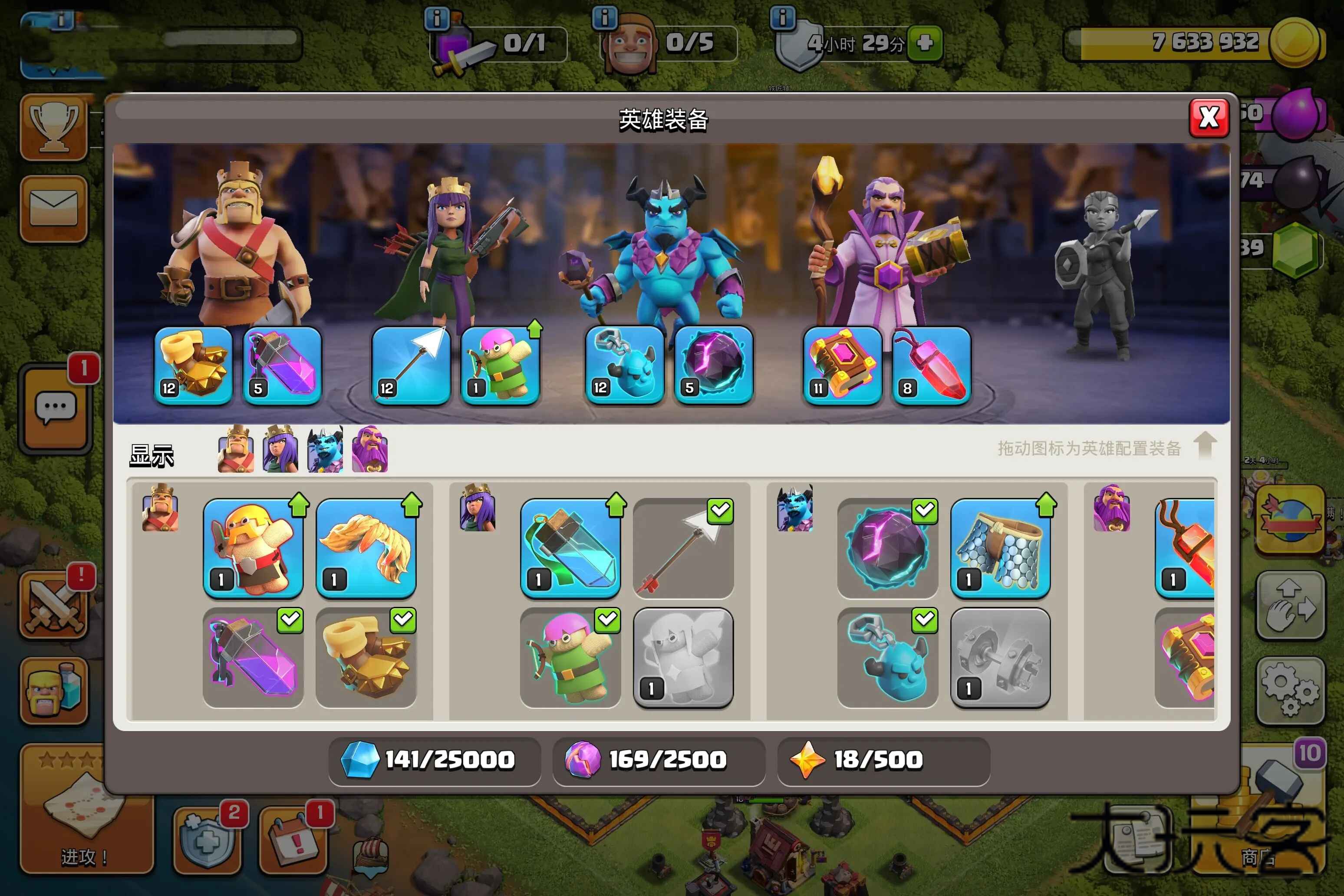
Task: Open the settings gears button
Action: coord(1290,691)
